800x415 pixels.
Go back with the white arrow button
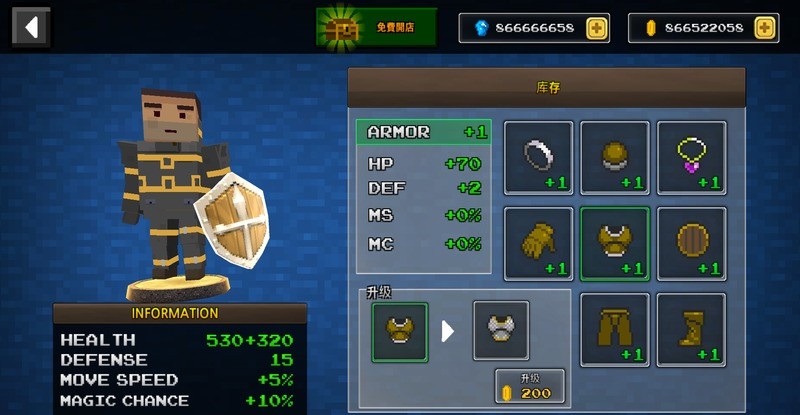point(30,27)
